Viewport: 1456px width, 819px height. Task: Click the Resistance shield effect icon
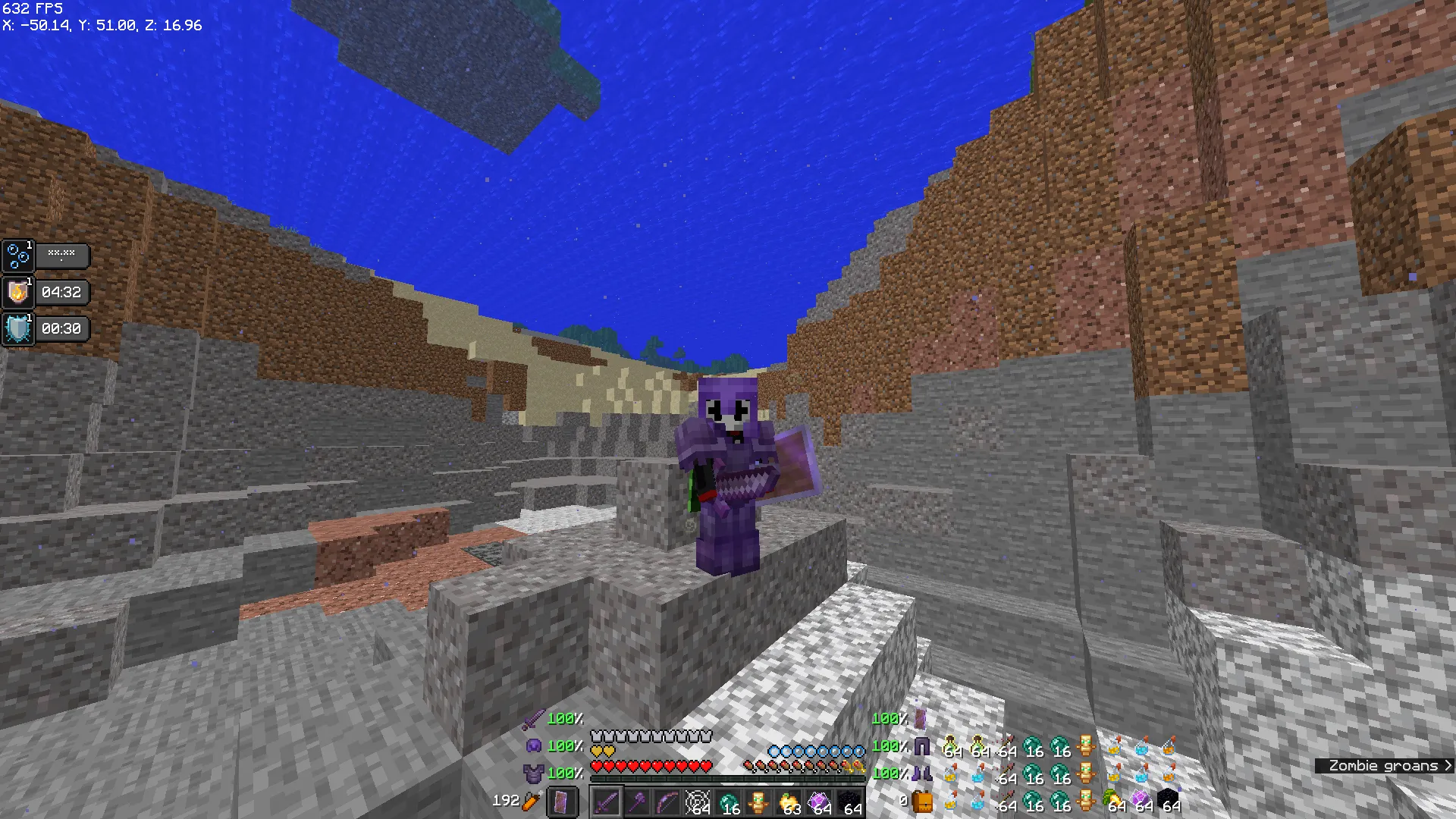pyautogui.click(x=17, y=328)
